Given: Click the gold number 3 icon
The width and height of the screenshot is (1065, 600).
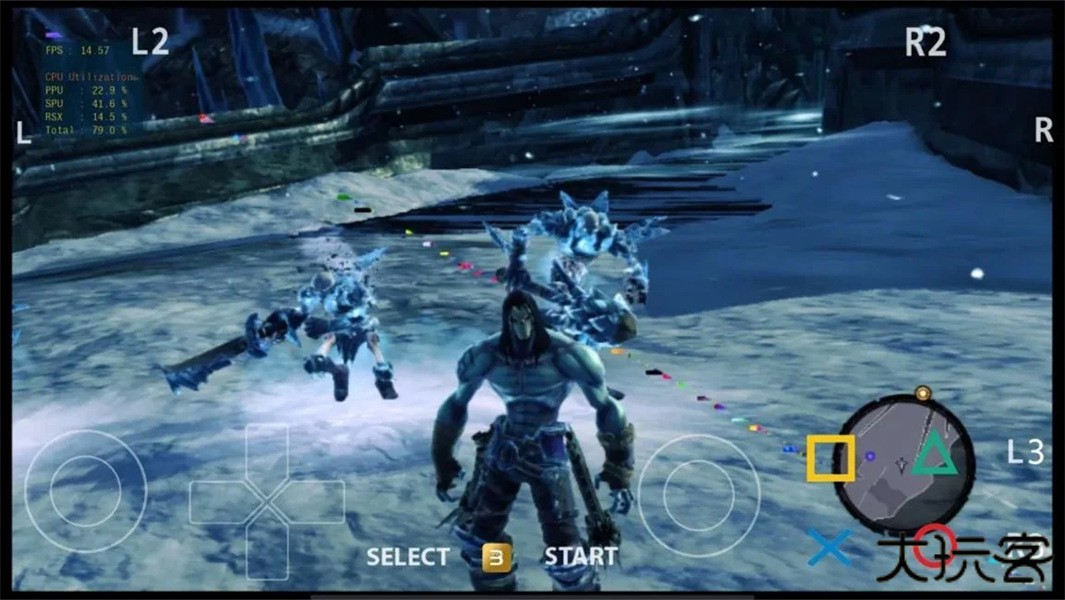Looking at the screenshot, I should coord(496,558).
